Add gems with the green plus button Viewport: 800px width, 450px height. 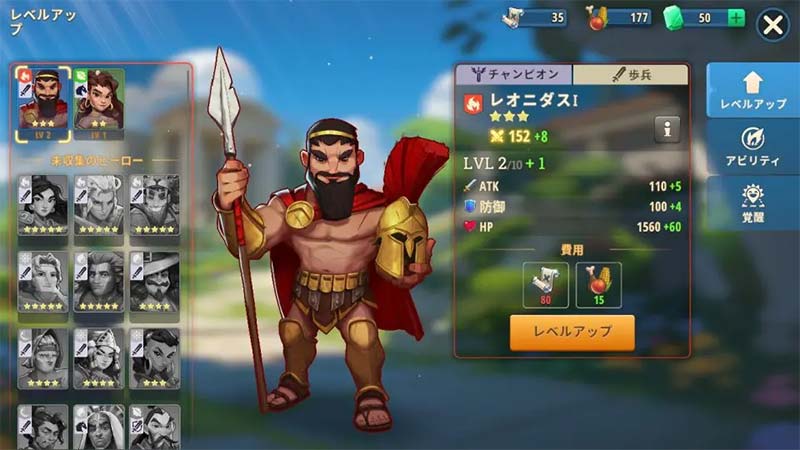736,18
